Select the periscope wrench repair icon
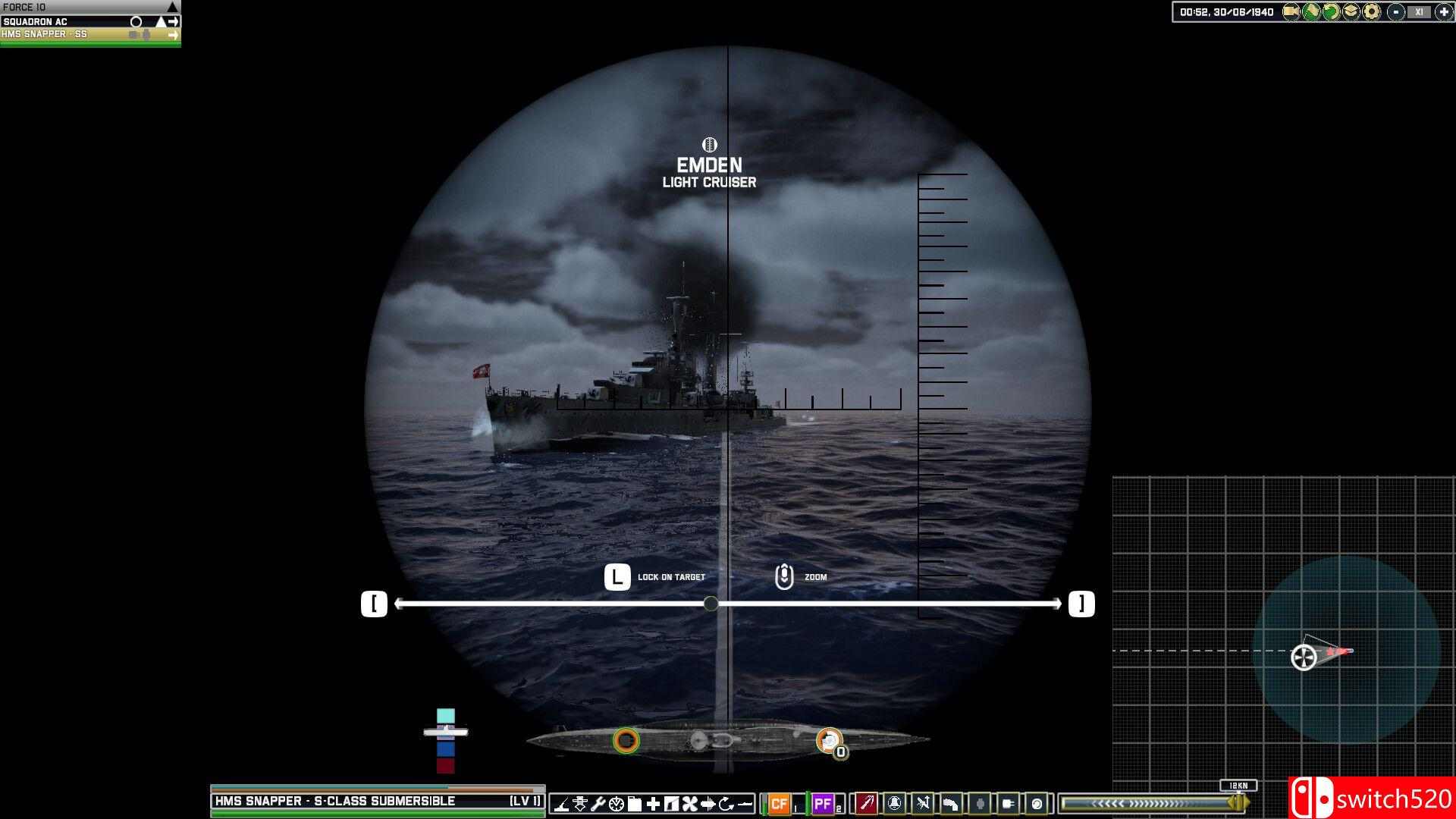 click(599, 804)
